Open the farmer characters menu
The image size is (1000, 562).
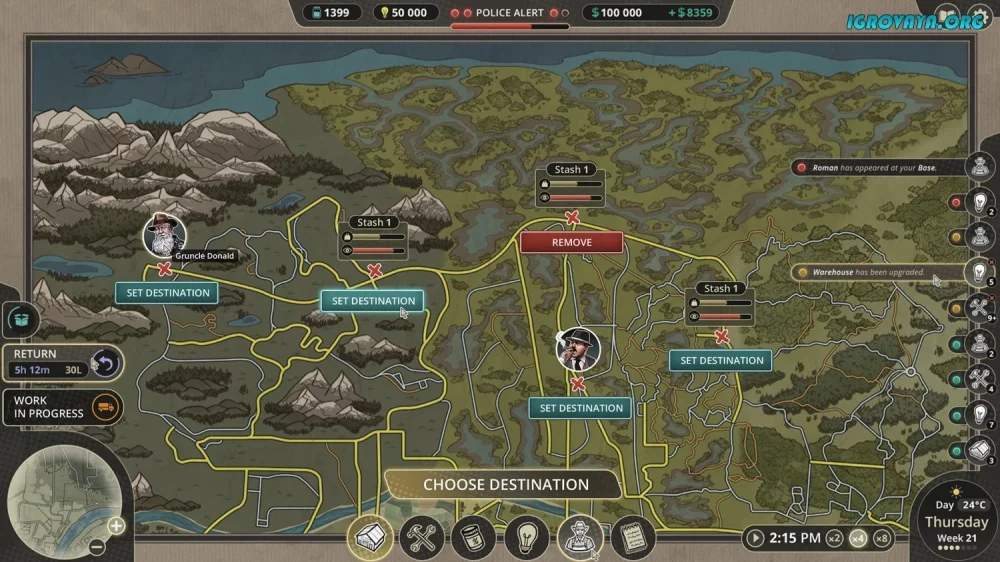click(x=579, y=538)
